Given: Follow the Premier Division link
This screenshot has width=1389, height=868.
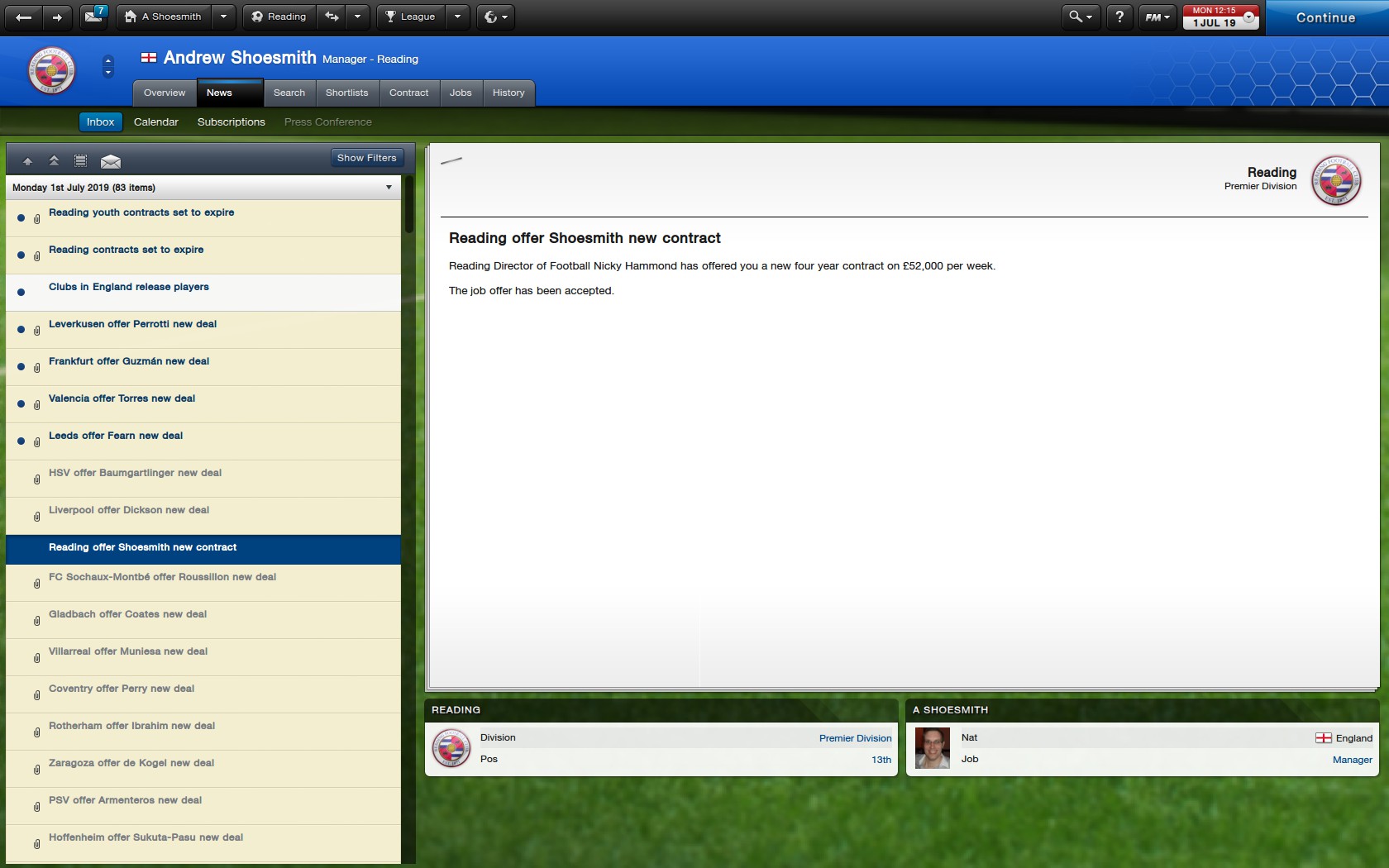Looking at the screenshot, I should (x=855, y=738).
